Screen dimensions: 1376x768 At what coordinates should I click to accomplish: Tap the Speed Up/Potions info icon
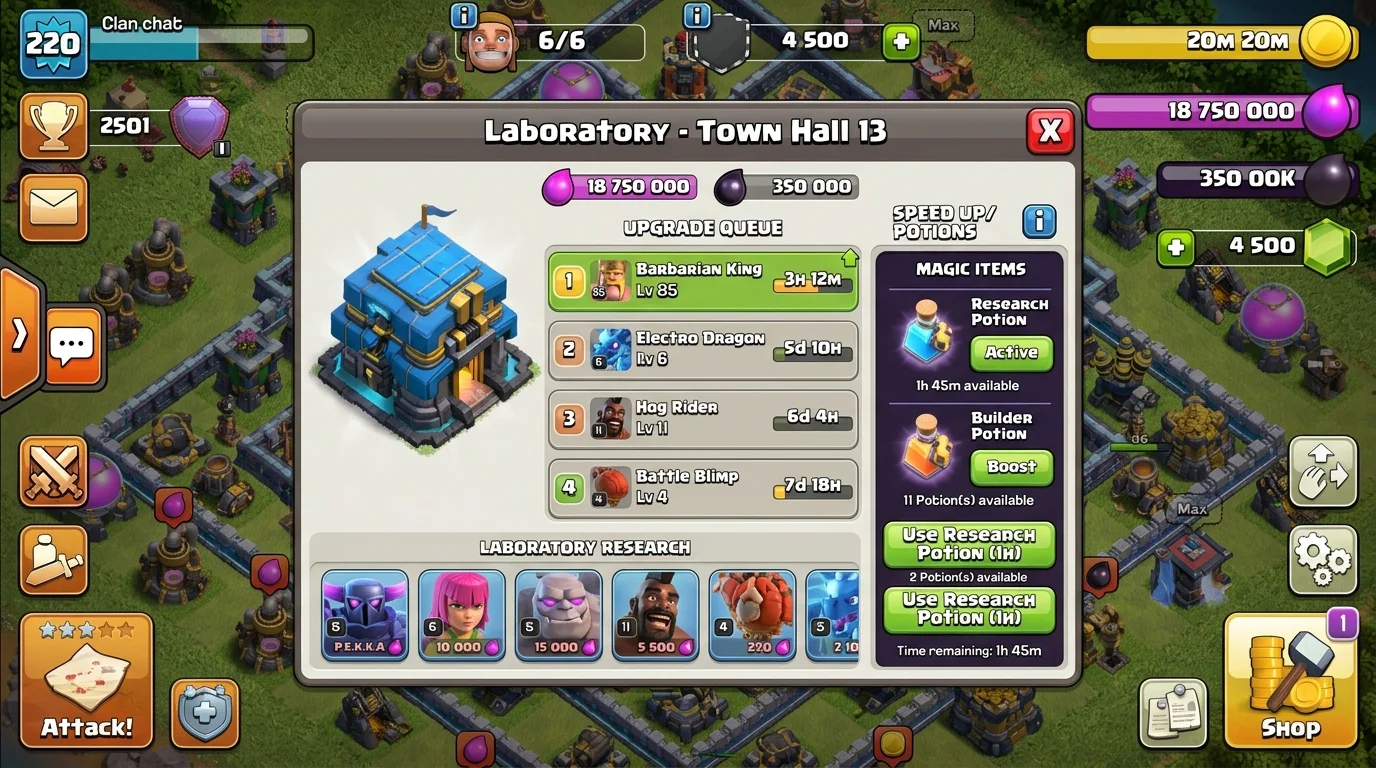[x=1039, y=222]
